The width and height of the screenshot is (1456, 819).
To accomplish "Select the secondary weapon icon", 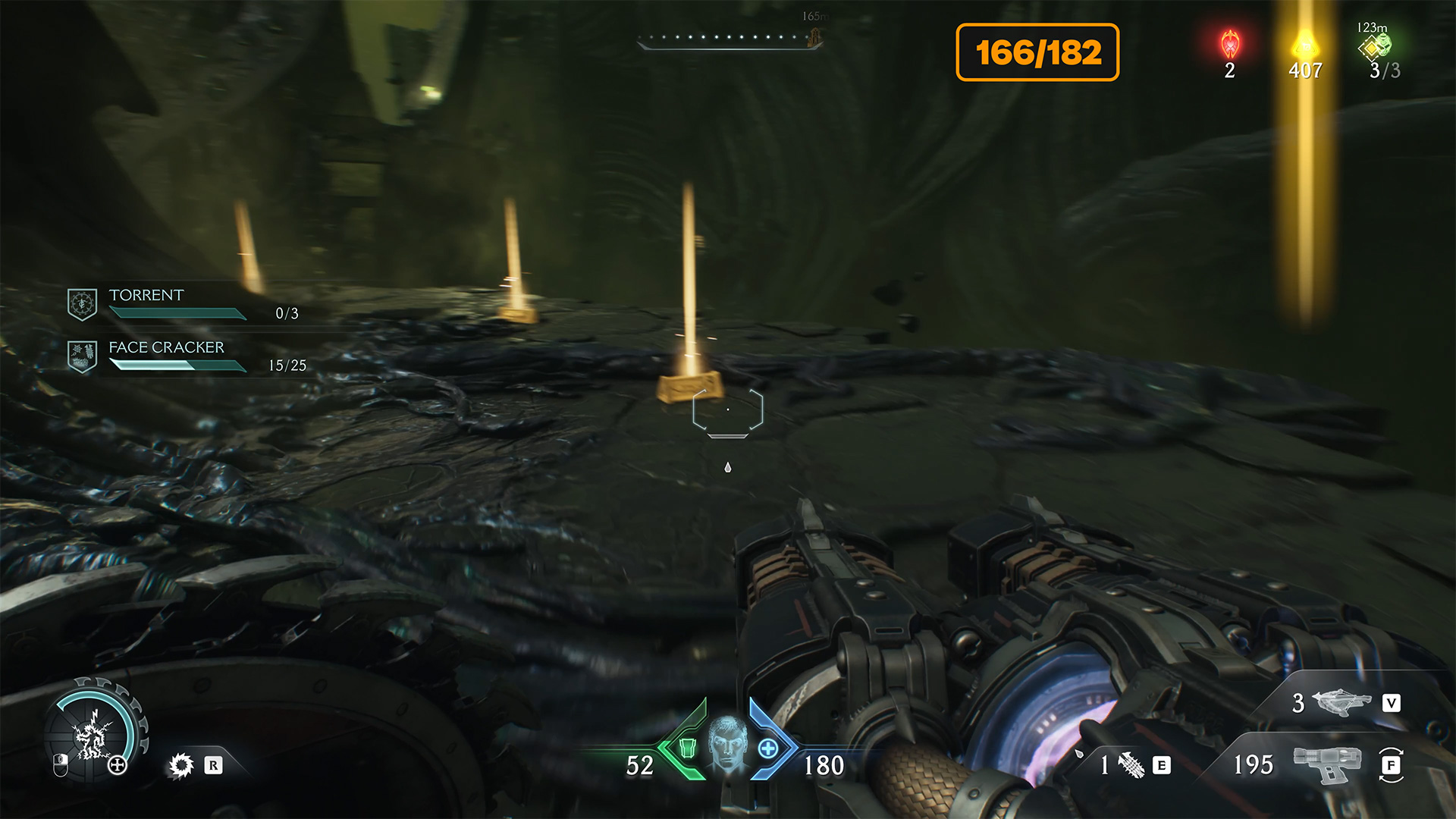I will click(x=1341, y=702).
